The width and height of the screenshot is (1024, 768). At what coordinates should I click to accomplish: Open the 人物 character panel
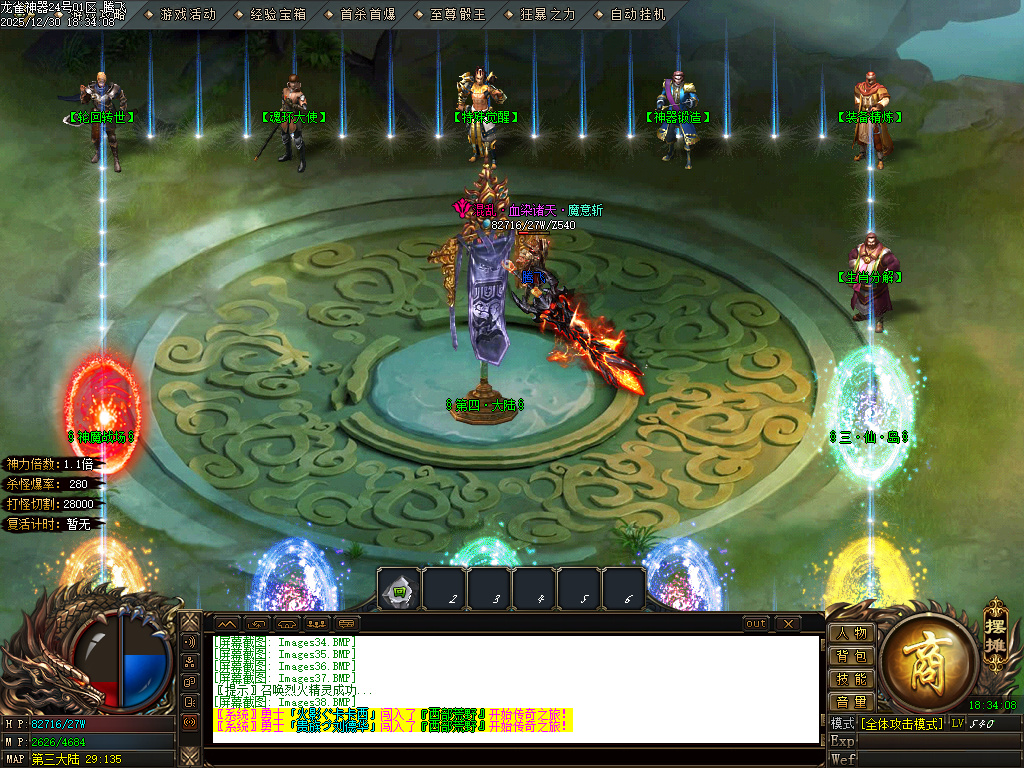tap(852, 633)
